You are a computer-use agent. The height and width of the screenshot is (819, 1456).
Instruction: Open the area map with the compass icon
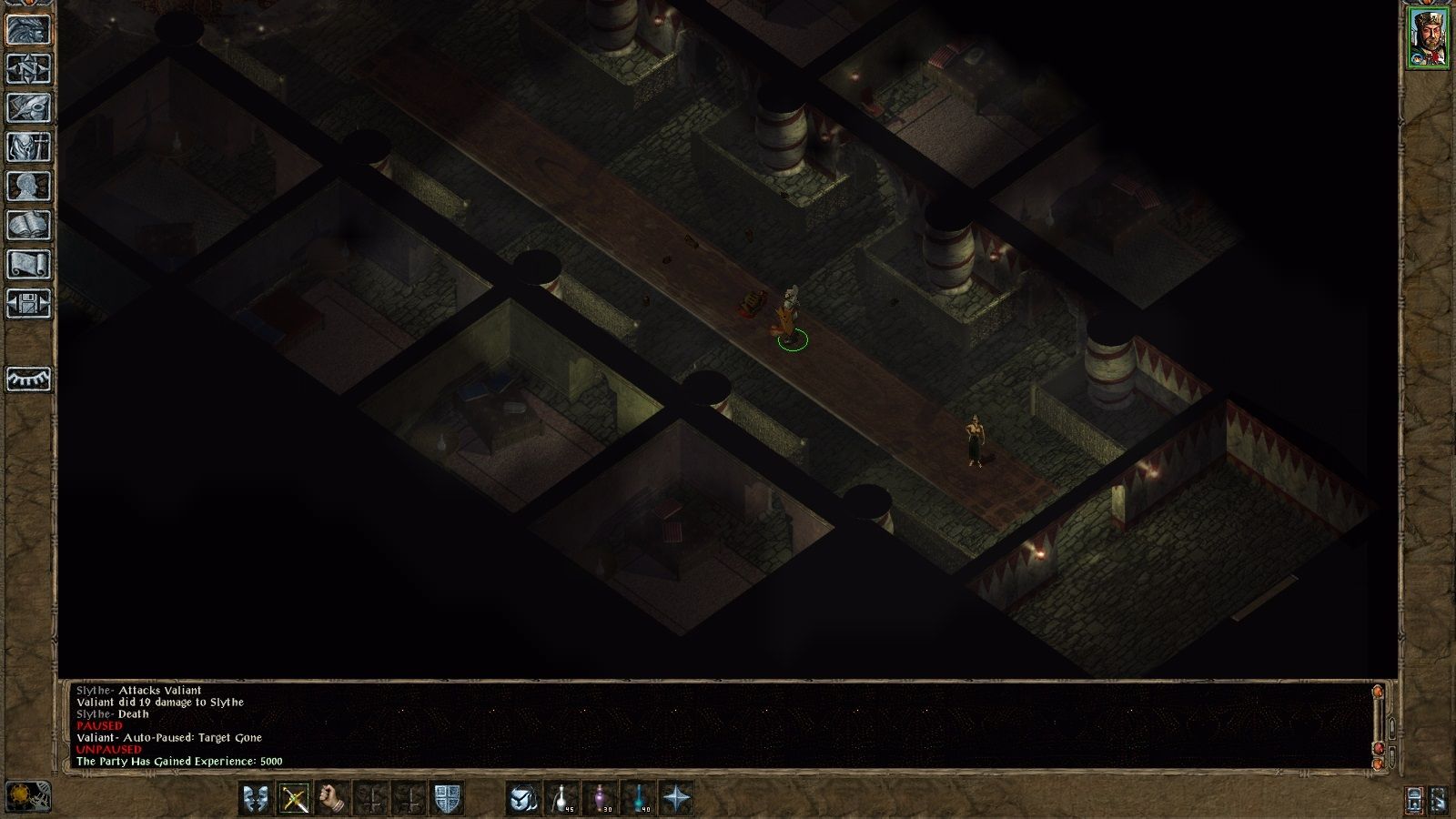click(x=28, y=68)
